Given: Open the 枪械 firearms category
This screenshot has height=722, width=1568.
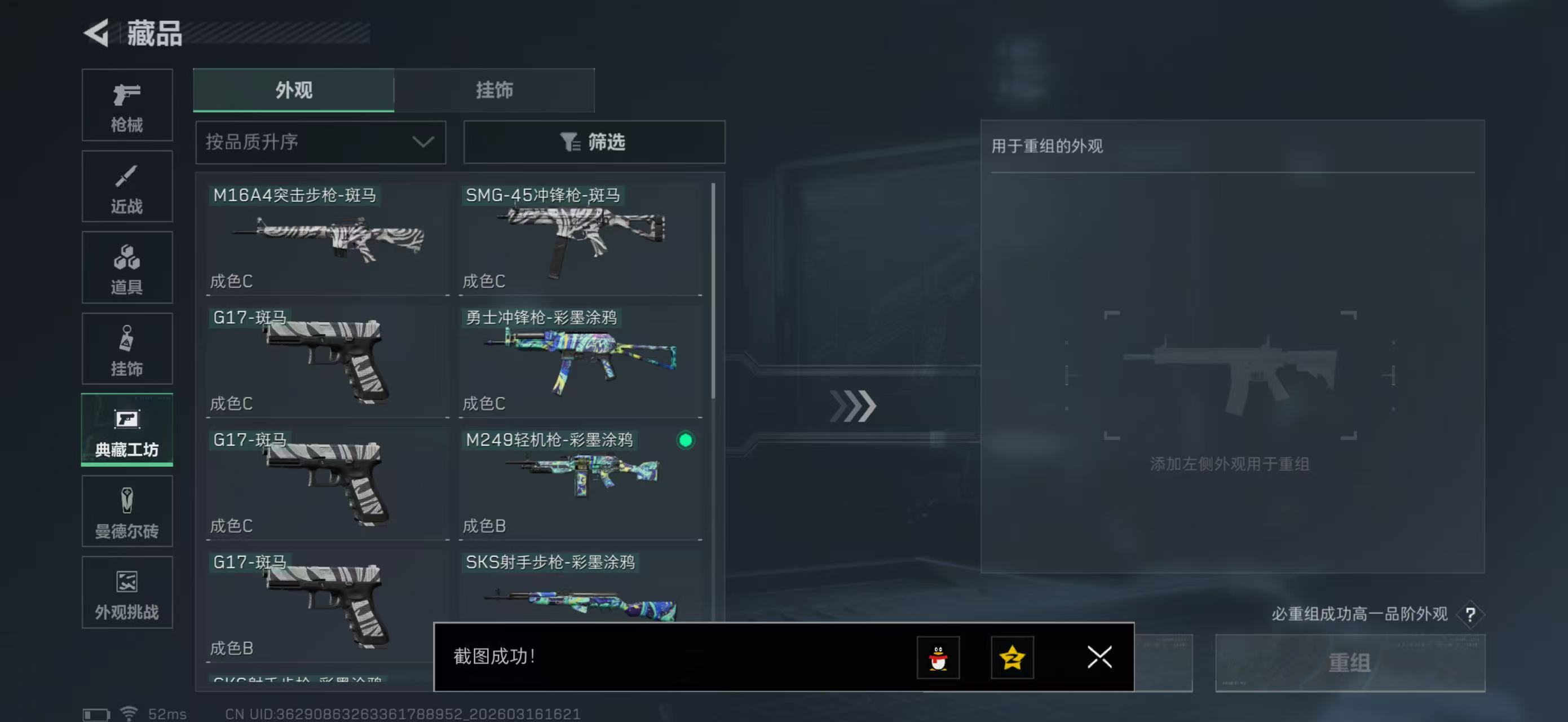Looking at the screenshot, I should (x=127, y=105).
